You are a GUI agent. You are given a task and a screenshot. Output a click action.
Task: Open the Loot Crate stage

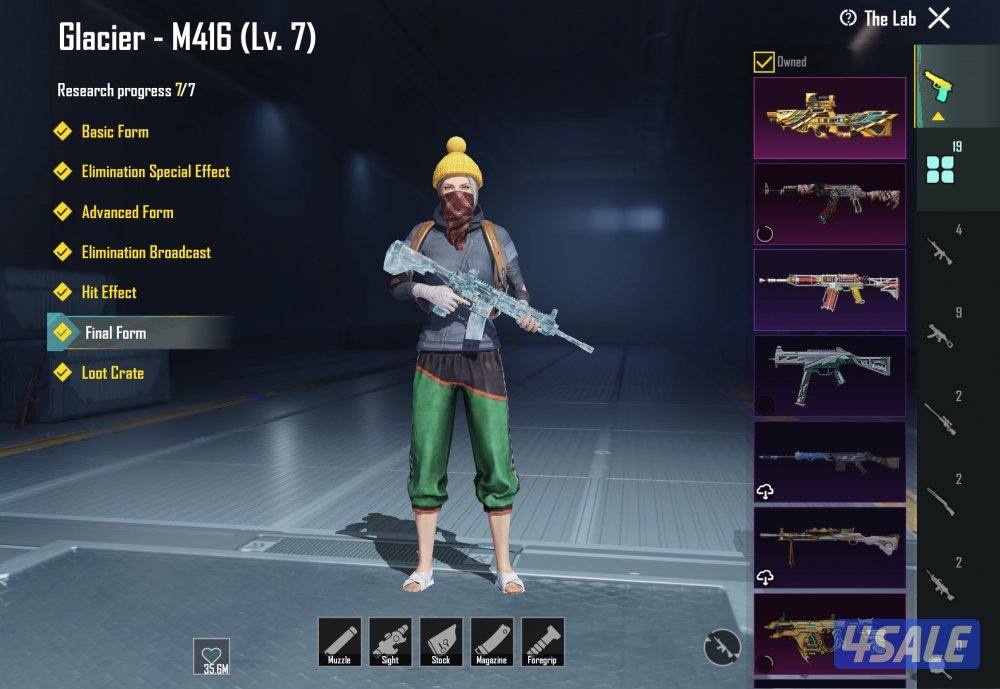(x=112, y=373)
